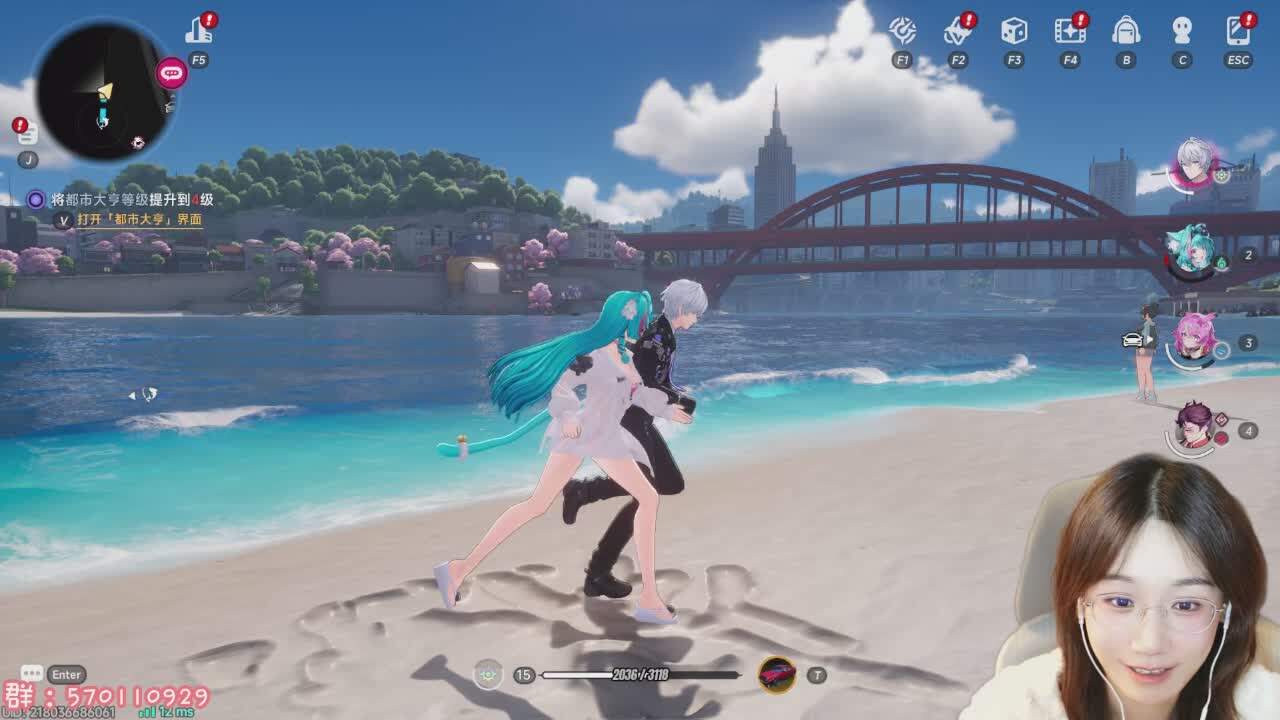Screen dimensions: 1280x720
Task: Switch to the teal-haired party member
Action: 1192,250
